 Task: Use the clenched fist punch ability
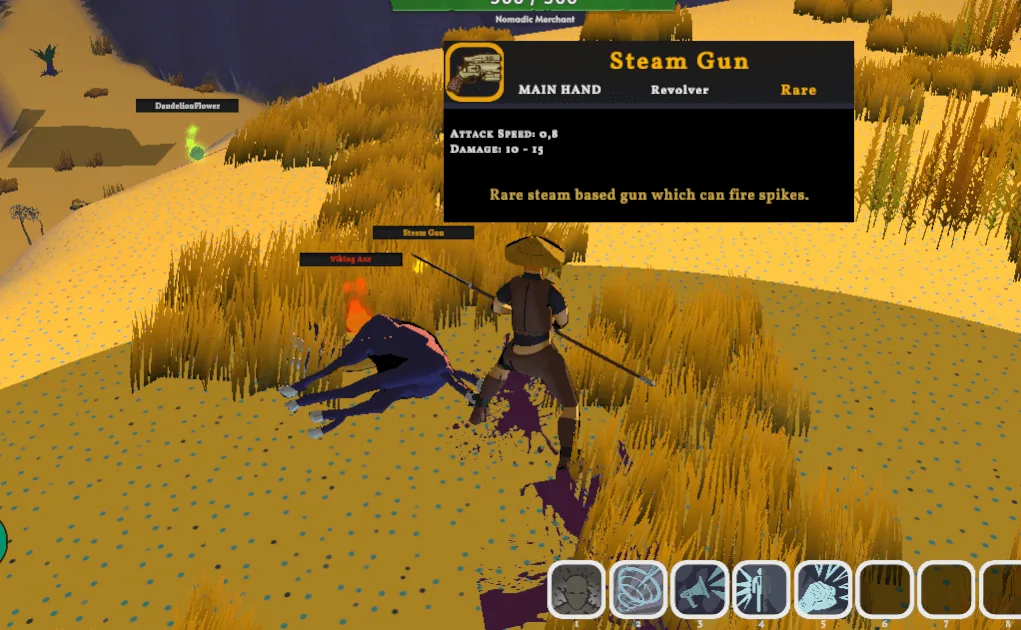coord(823,589)
